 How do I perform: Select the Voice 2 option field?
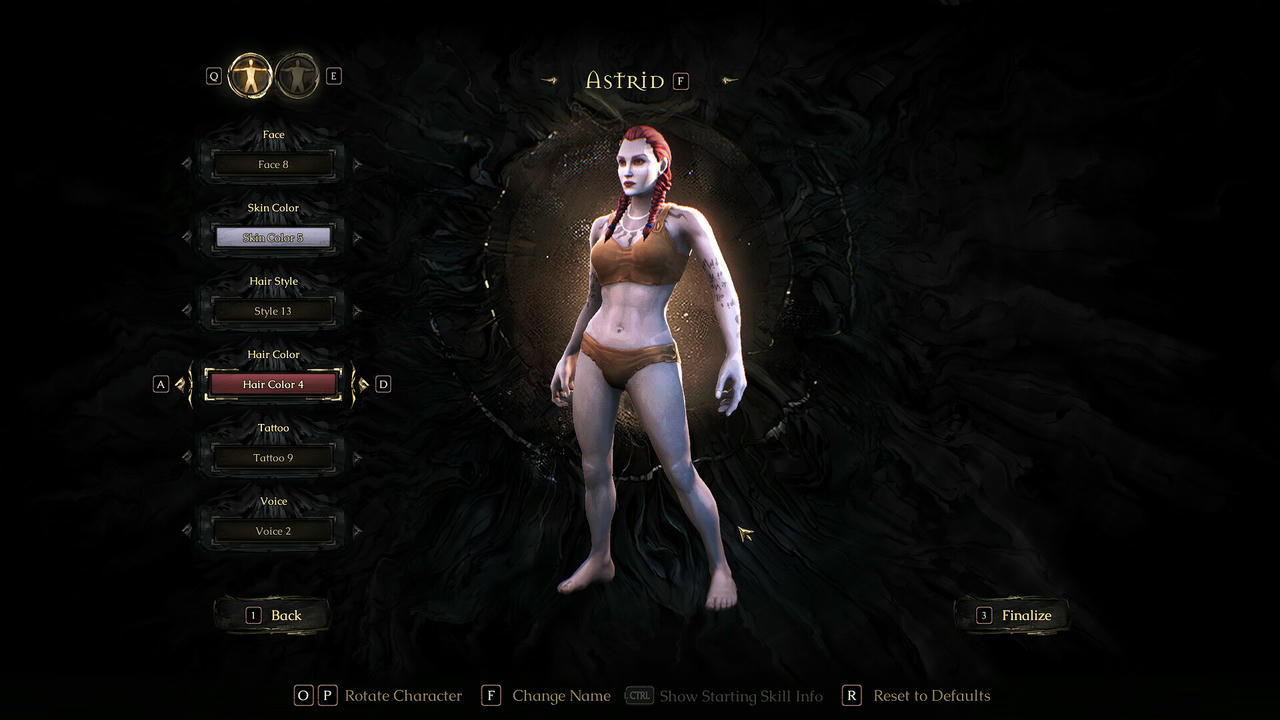(x=272, y=531)
